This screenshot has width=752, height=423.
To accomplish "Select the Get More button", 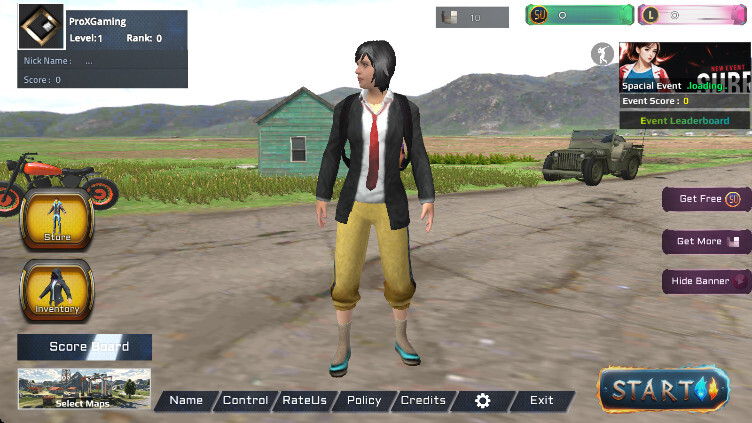I will pos(707,241).
